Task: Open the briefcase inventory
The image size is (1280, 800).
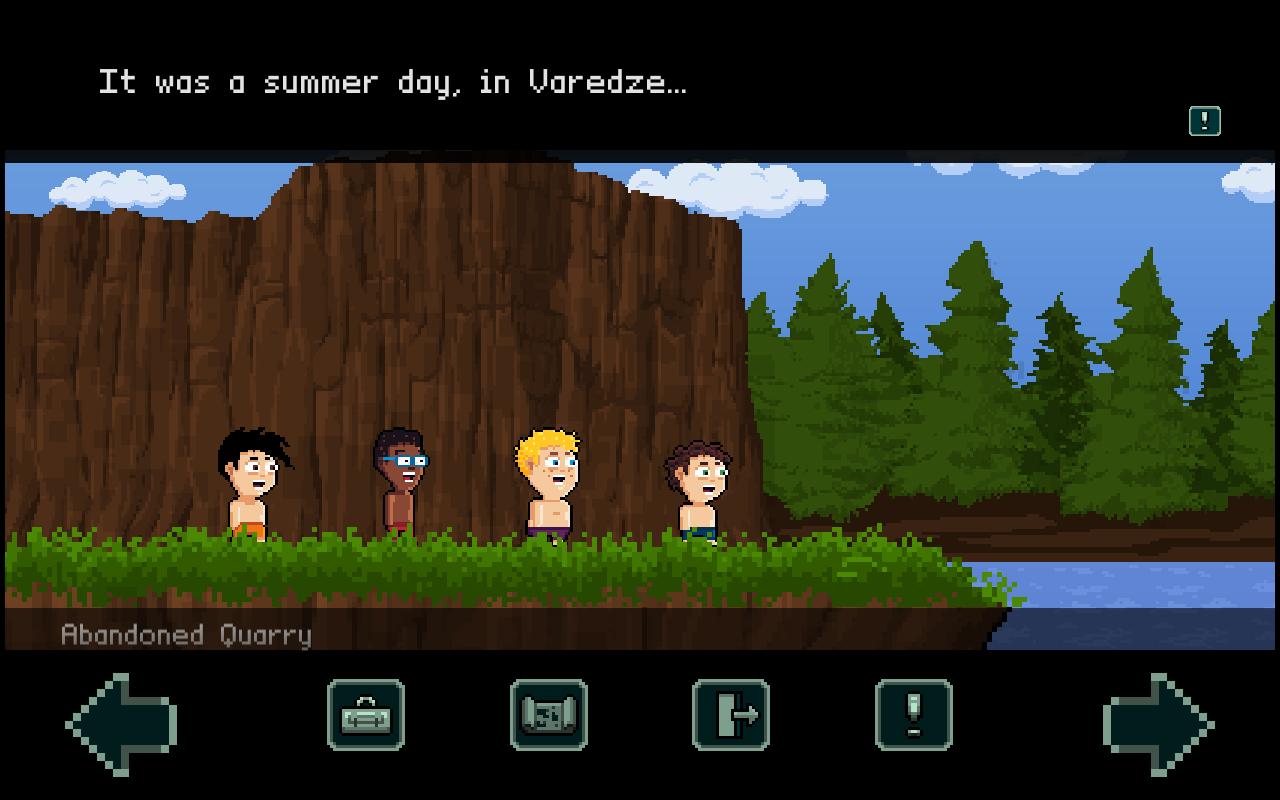Action: pos(366,715)
